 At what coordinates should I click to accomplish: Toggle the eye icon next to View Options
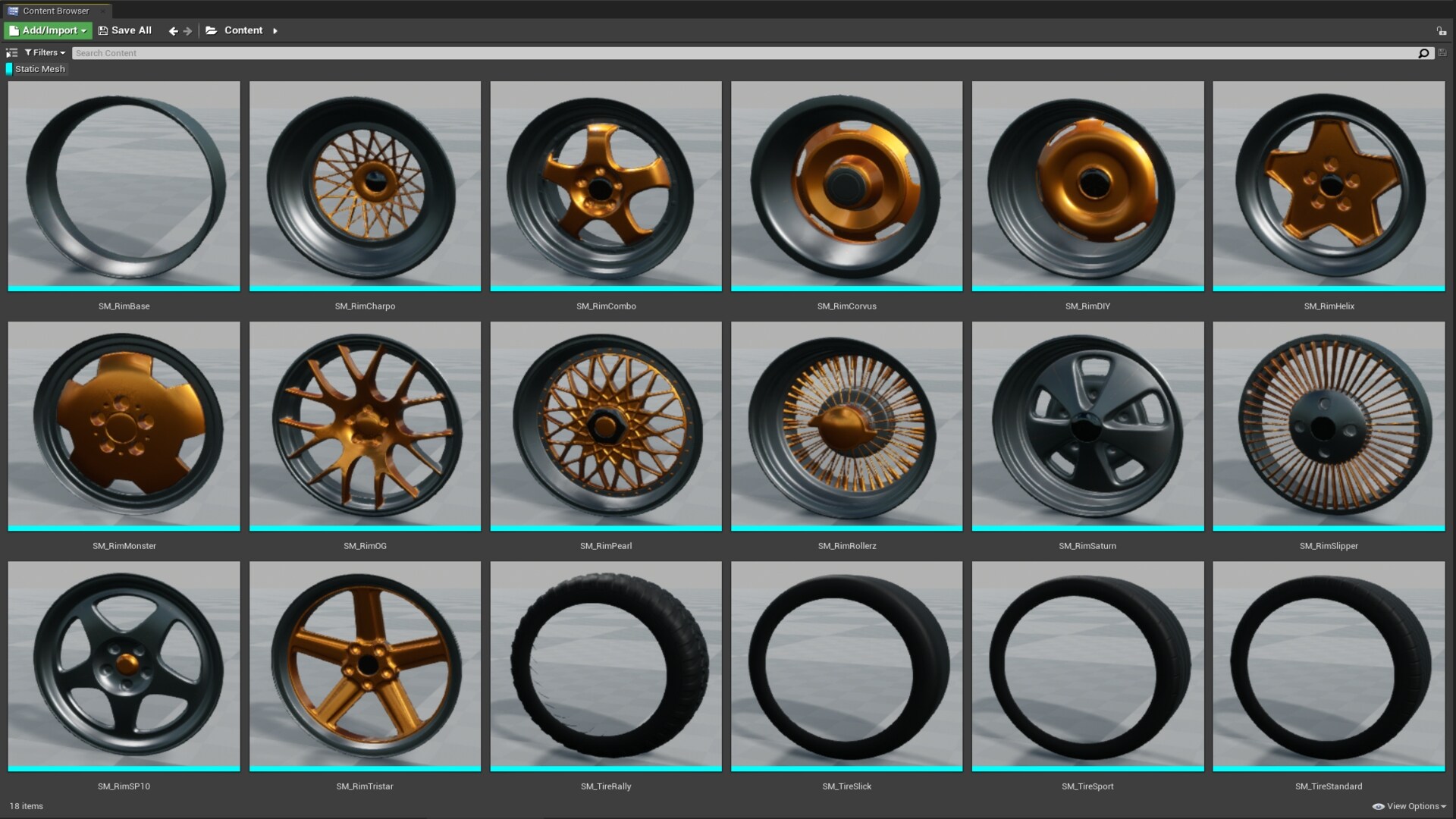[1379, 806]
